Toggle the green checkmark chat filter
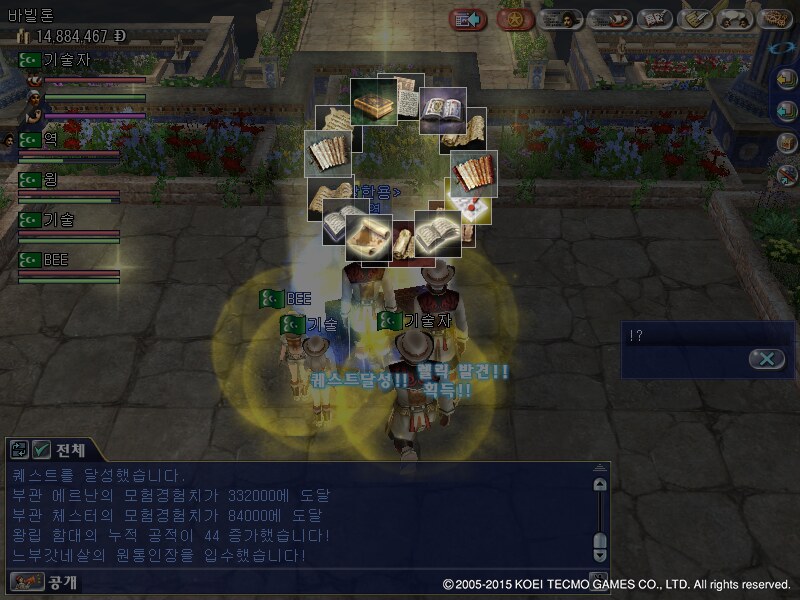The width and height of the screenshot is (800, 600). tap(41, 450)
